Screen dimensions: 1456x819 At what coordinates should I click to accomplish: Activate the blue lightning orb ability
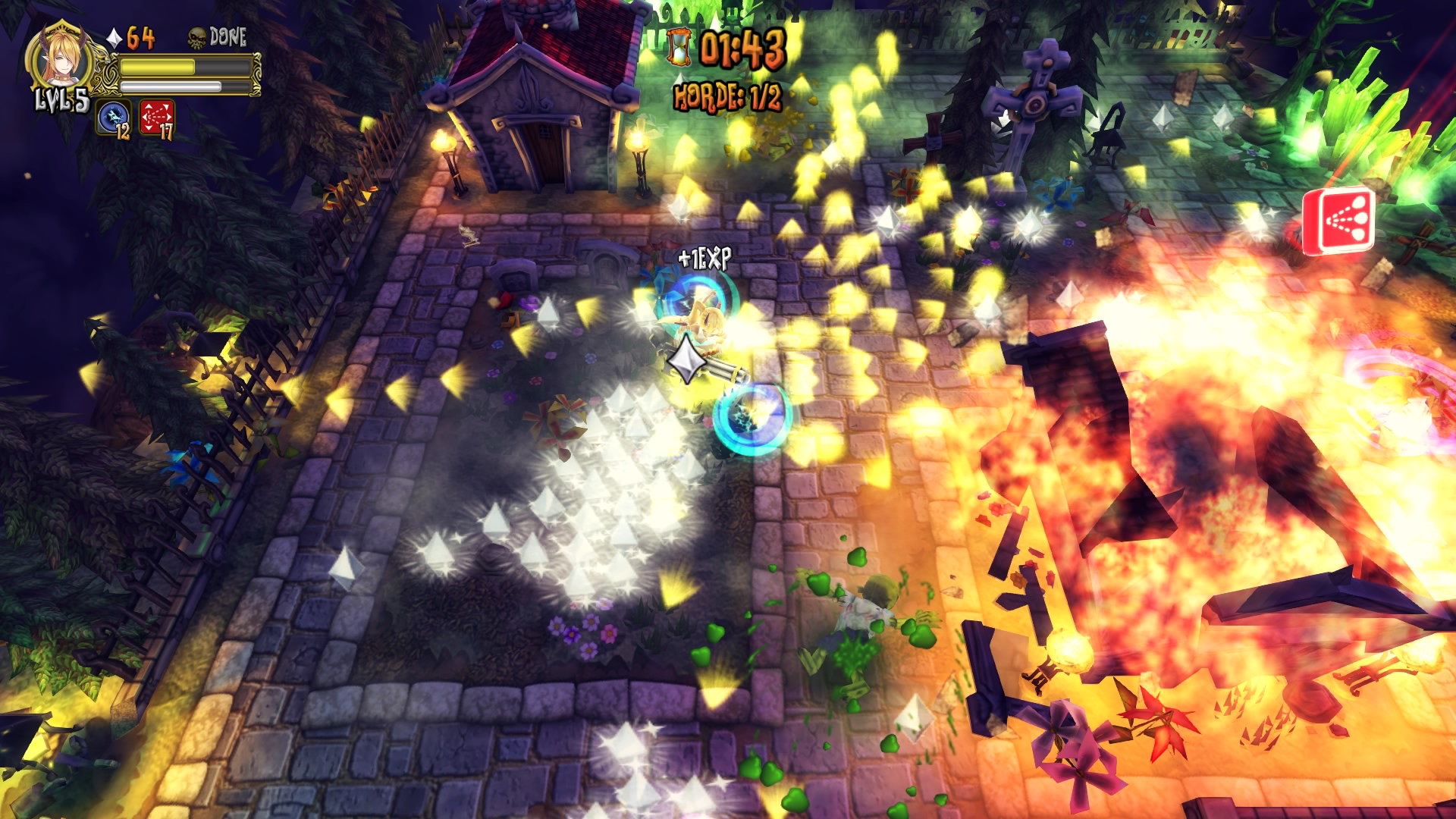pos(112,117)
